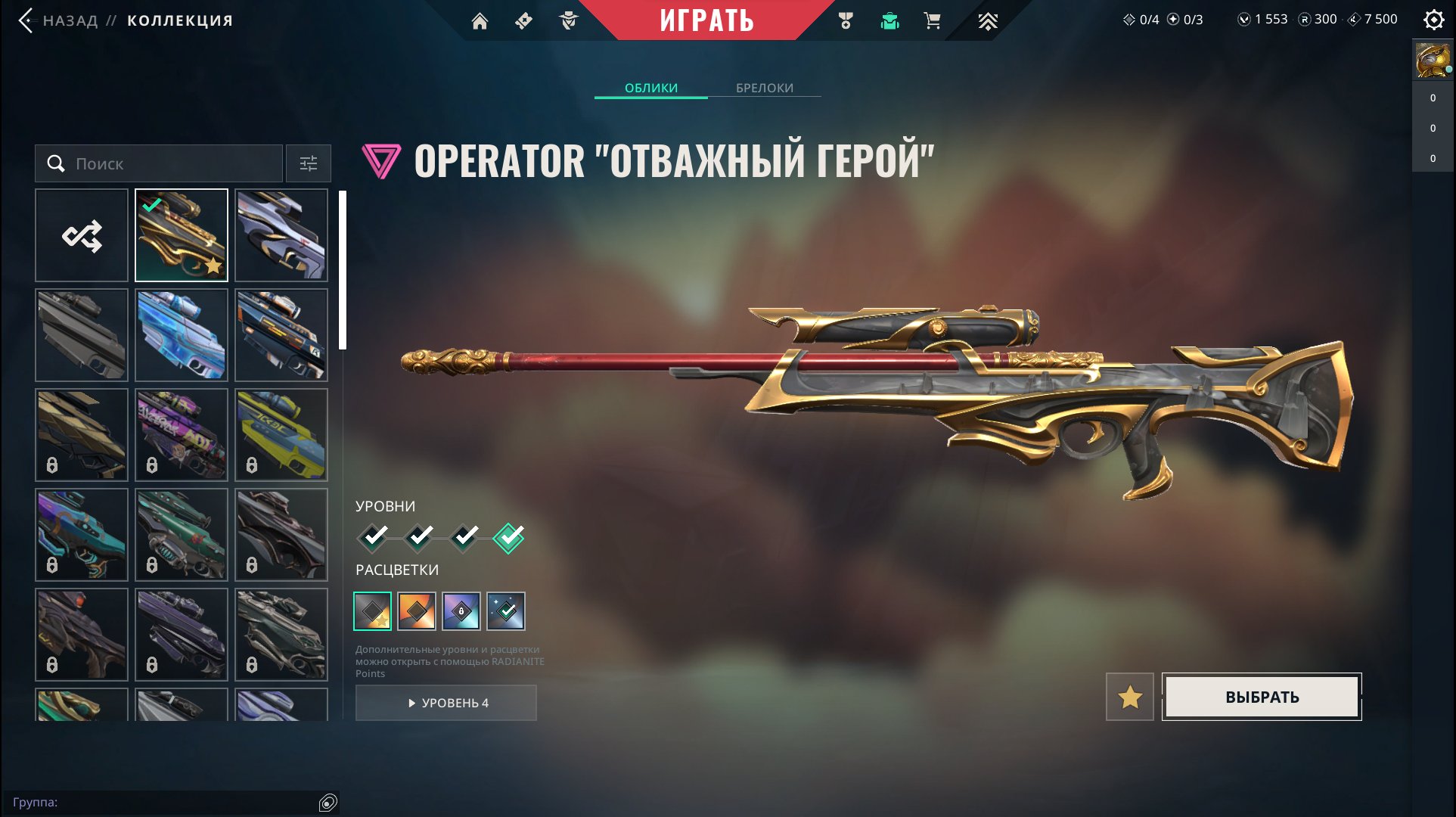Switch to the БРЕЛОКИ tab
1456x817 pixels.
pos(763,88)
